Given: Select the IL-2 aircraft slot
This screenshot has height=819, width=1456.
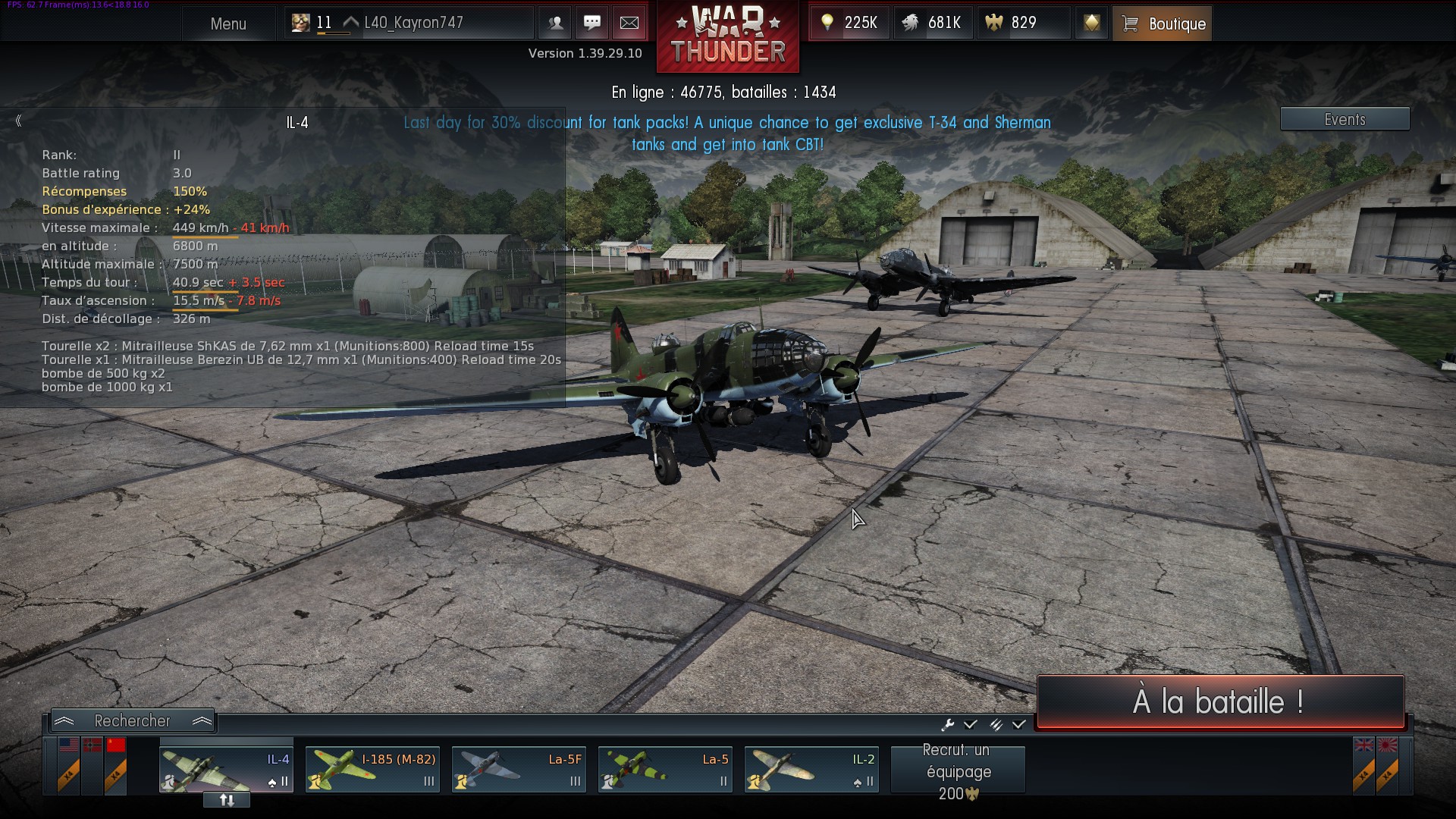Looking at the screenshot, I should point(811,769).
